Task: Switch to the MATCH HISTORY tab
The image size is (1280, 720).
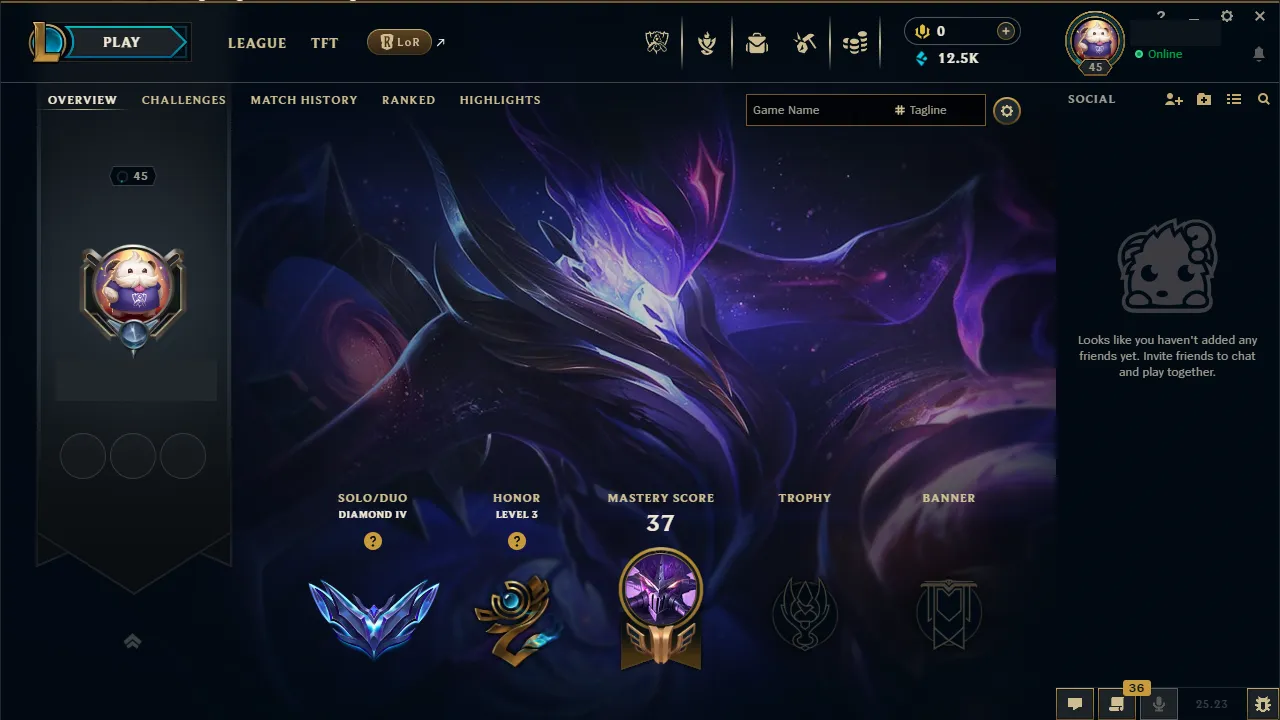Action: tap(304, 100)
